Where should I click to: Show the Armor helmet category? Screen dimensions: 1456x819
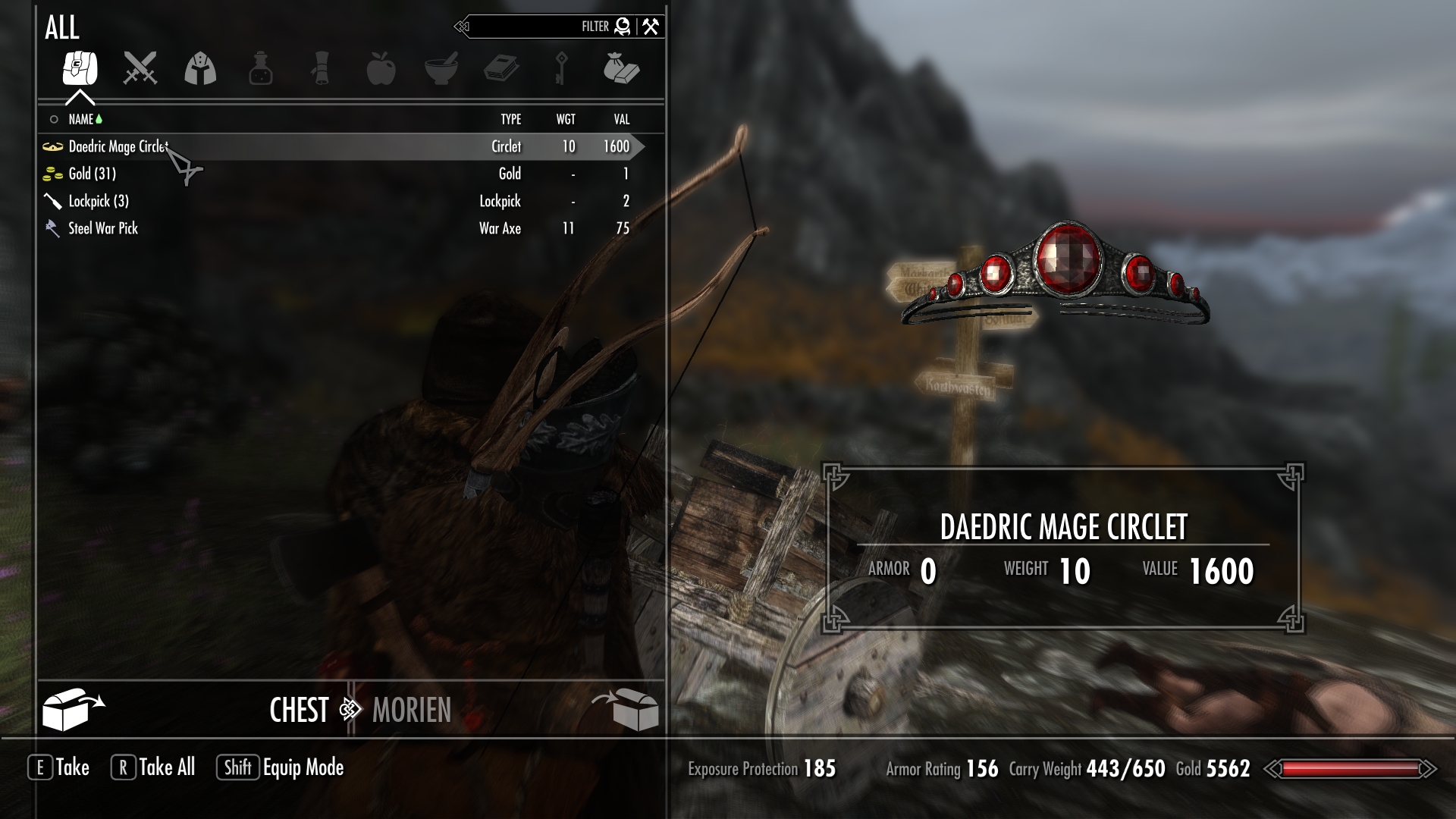click(x=200, y=69)
